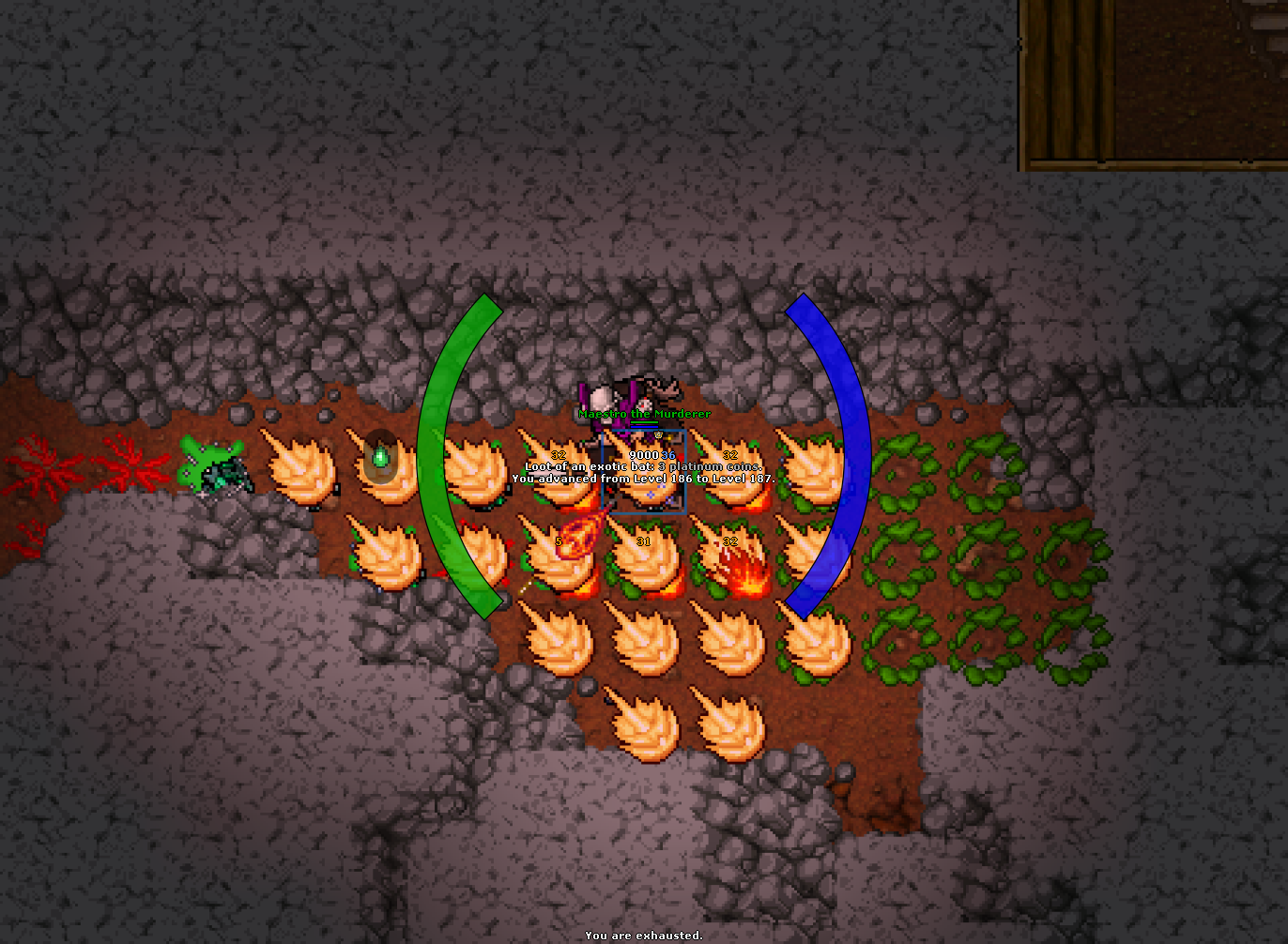
Task: Click the You are exhausted status message
Action: 644,936
